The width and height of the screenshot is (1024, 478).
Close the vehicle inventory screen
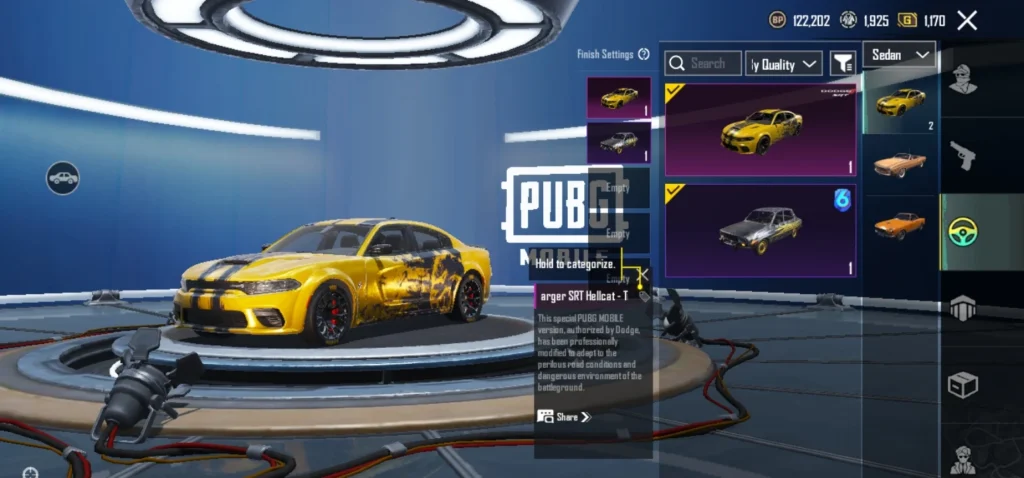pos(967,20)
